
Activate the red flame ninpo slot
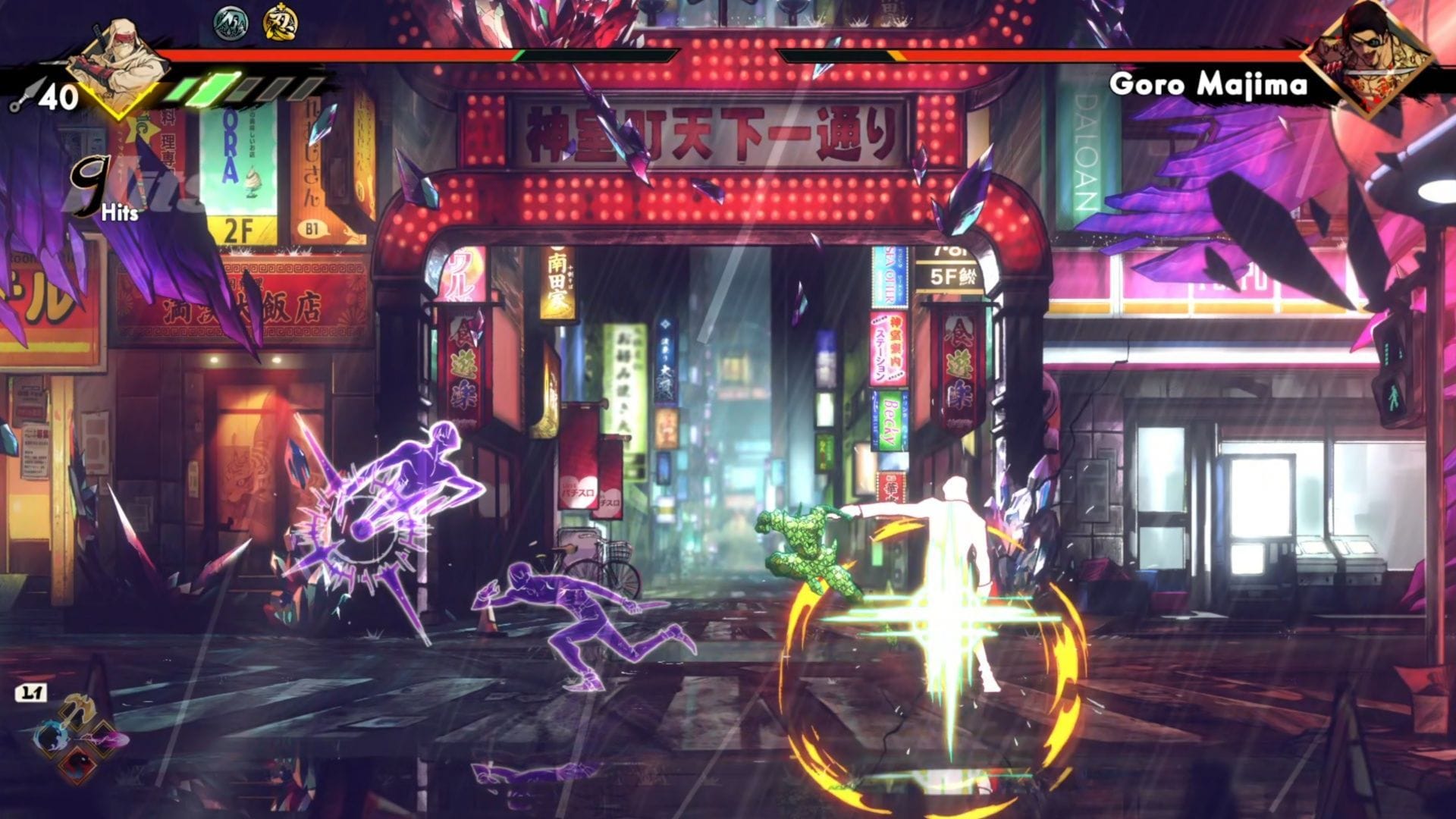tap(77, 764)
